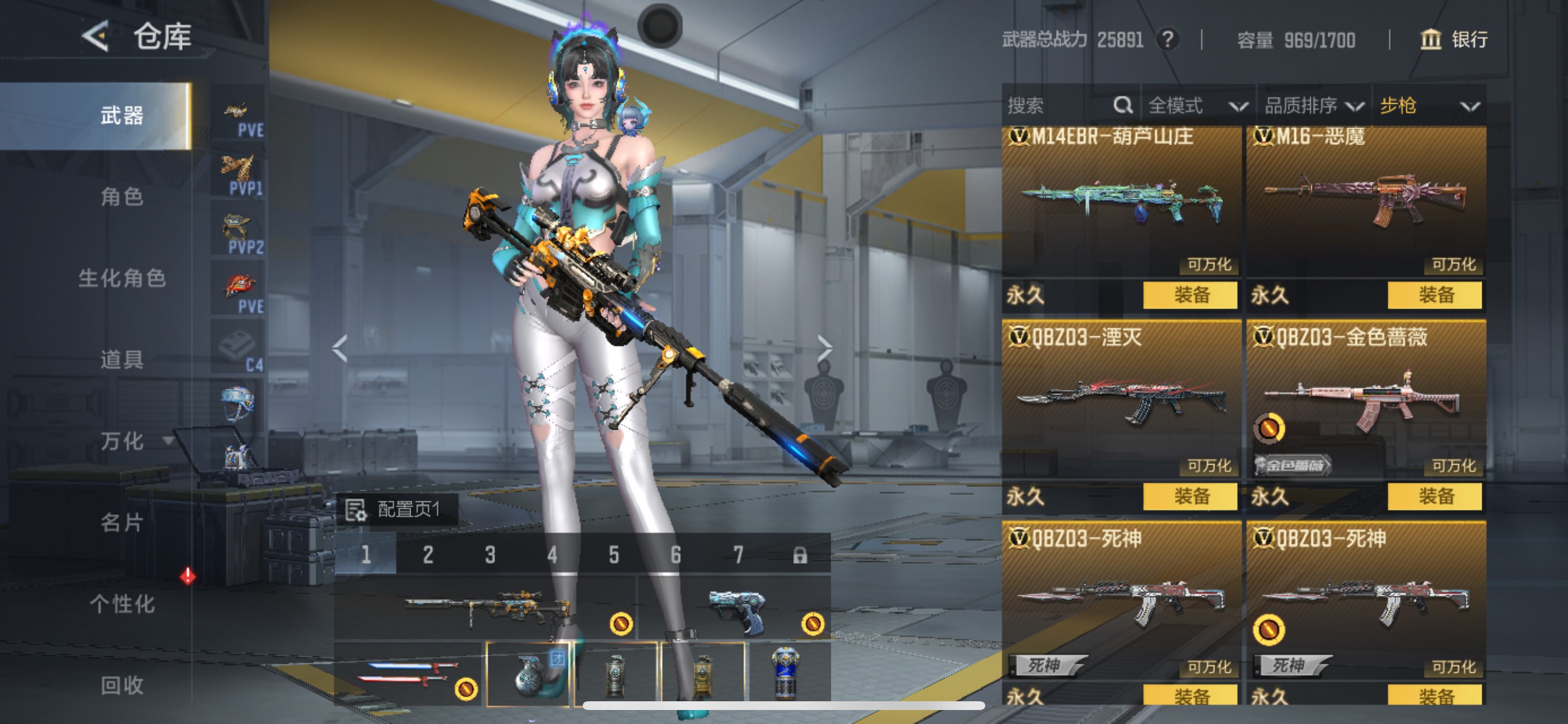Click the question mark next to 武器总战力

[x=1168, y=40]
